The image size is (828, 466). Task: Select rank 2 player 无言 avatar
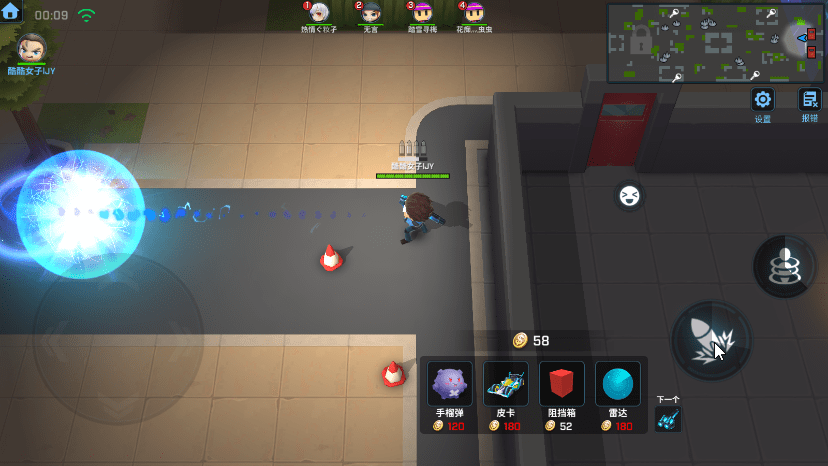(x=371, y=13)
